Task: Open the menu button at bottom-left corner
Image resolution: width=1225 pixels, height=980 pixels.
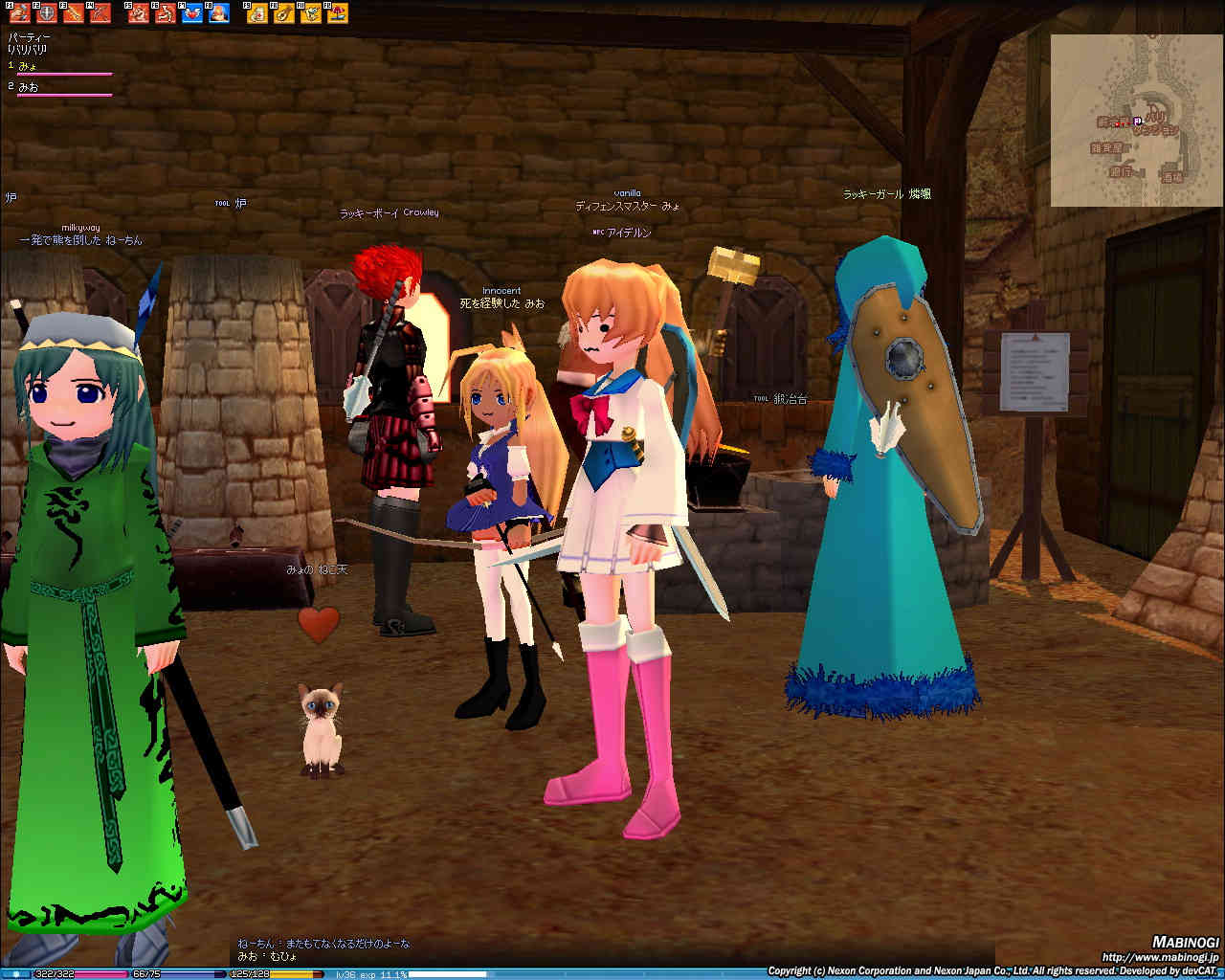Action: (x=15, y=974)
